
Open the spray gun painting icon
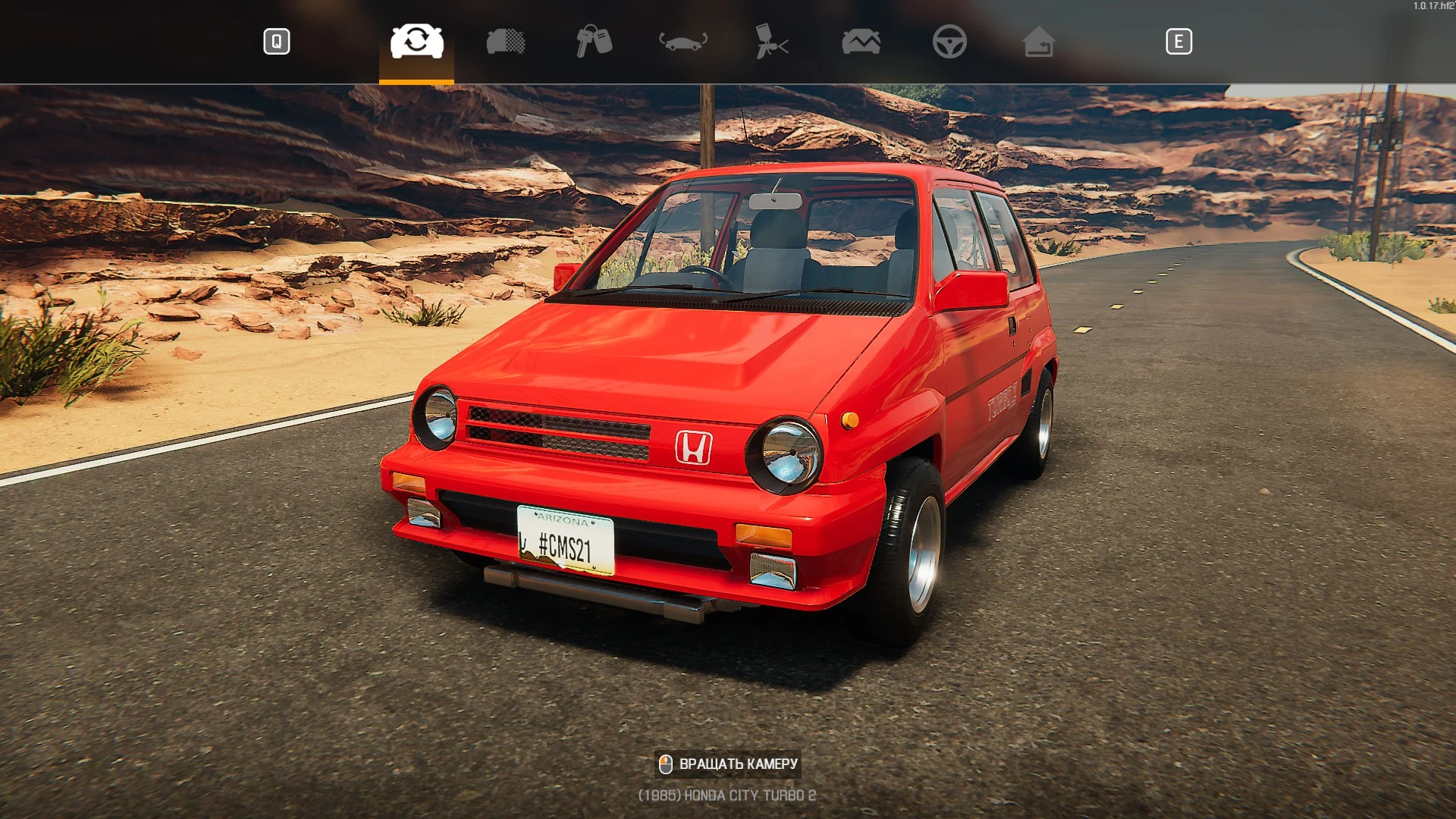click(x=771, y=42)
